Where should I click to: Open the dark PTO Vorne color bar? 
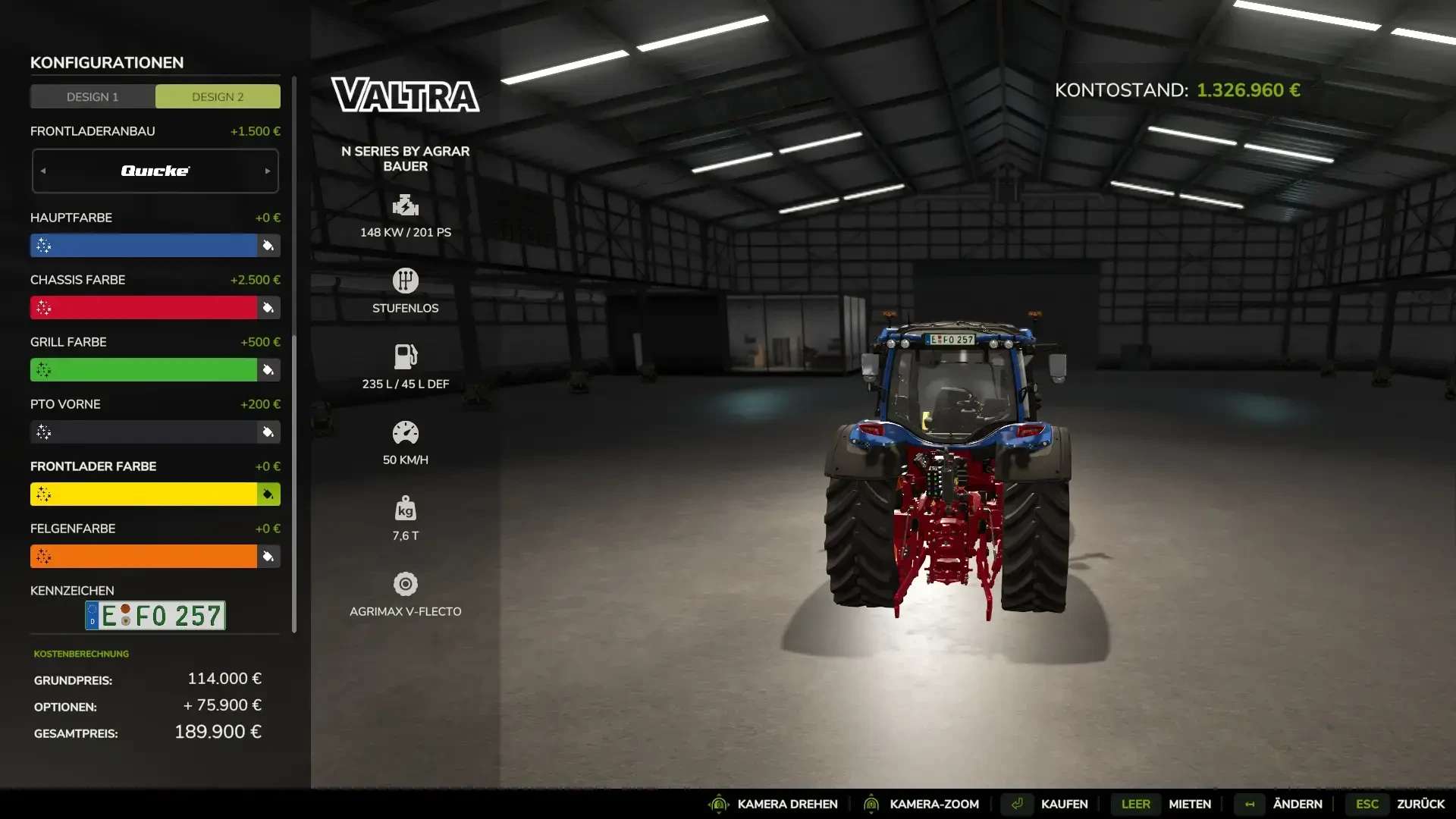click(144, 432)
